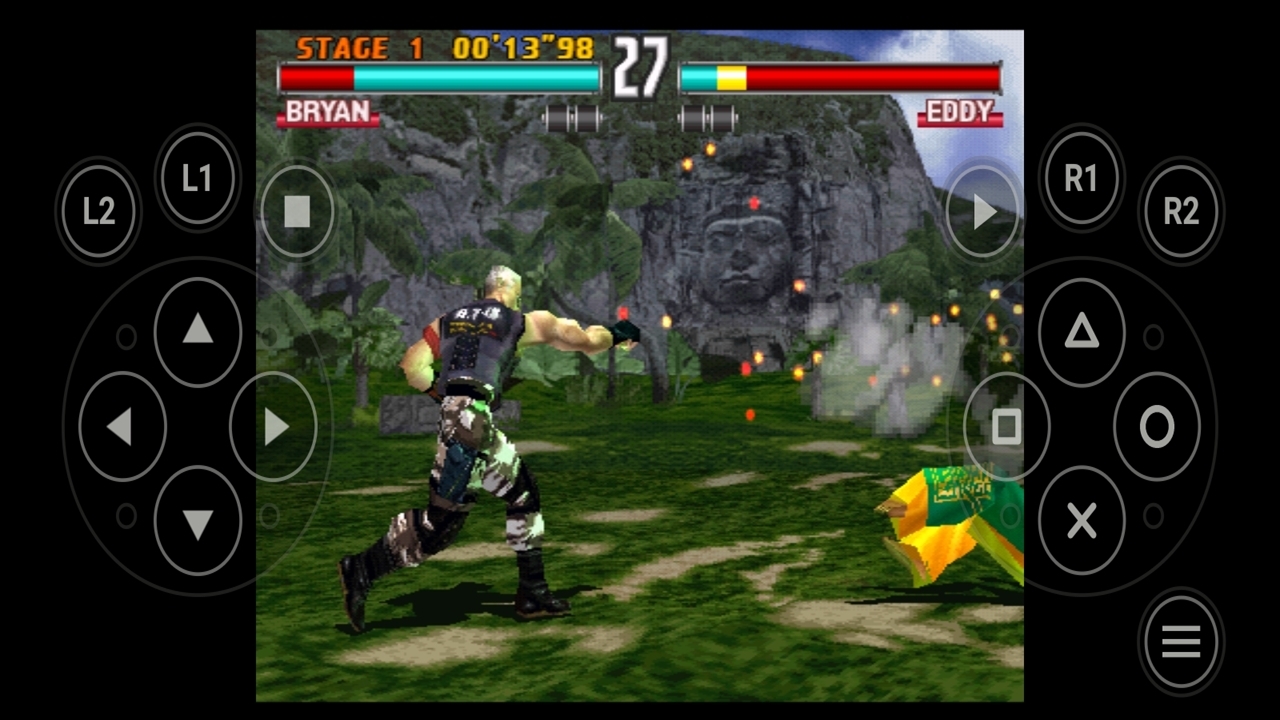Hit the circle face button

[1157, 427]
